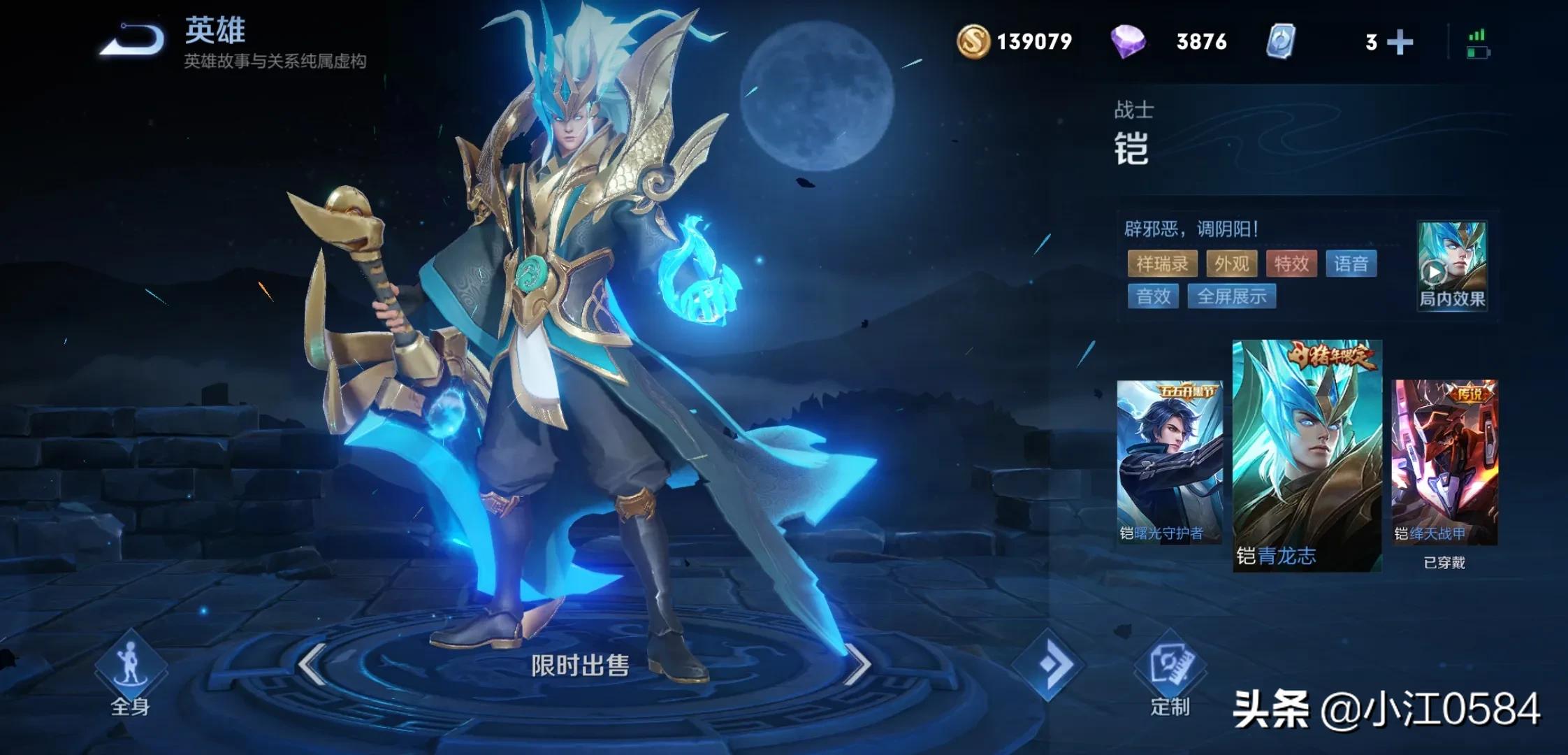Select the 曙光守护者 skin card
The width and height of the screenshot is (1568, 755).
tap(1169, 461)
